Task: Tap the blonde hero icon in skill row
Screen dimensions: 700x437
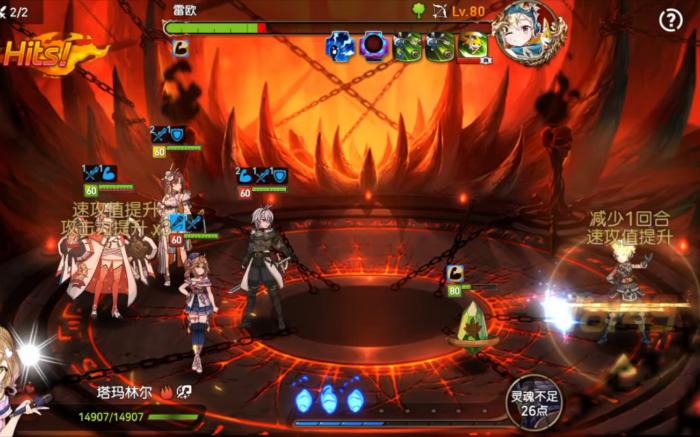Action: pos(473,46)
